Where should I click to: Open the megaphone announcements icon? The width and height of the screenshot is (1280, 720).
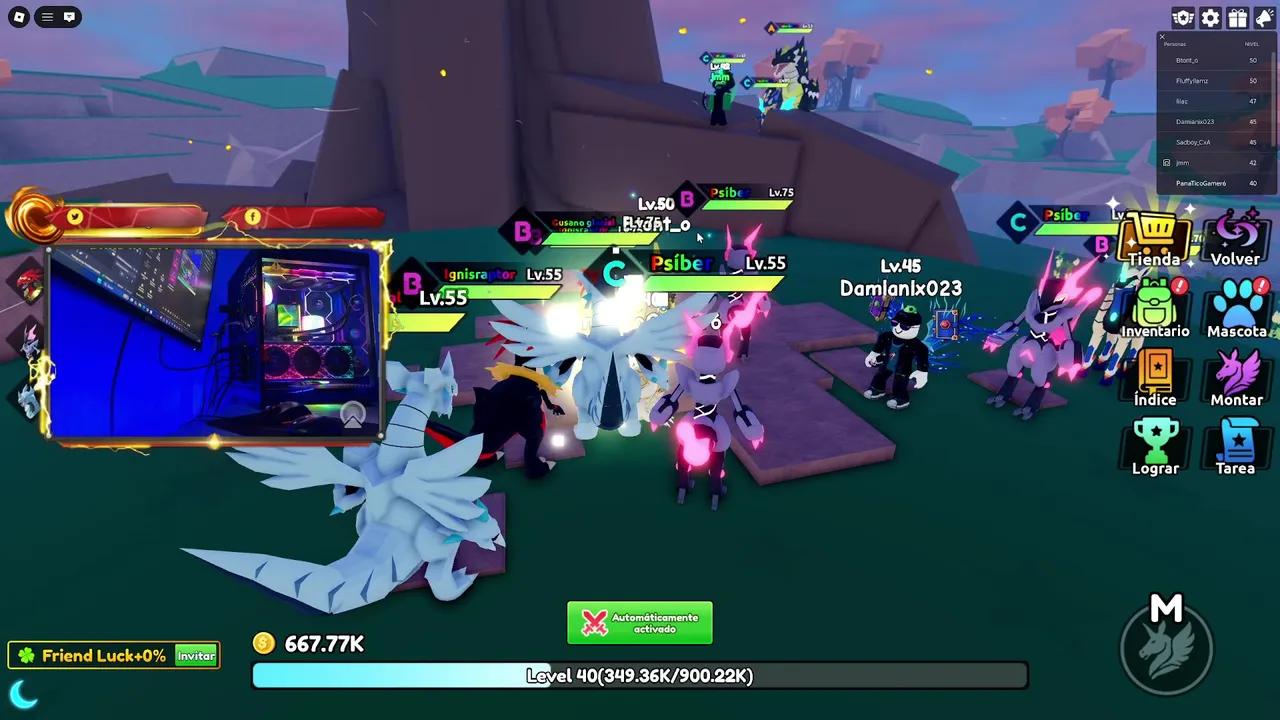1264,18
